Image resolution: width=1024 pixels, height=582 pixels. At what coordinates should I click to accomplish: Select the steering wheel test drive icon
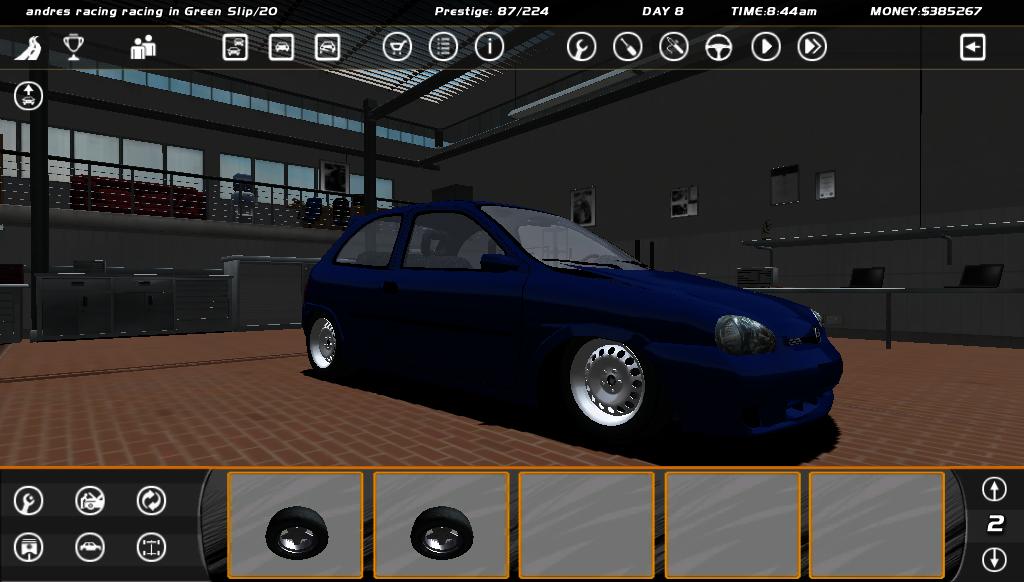coord(719,47)
